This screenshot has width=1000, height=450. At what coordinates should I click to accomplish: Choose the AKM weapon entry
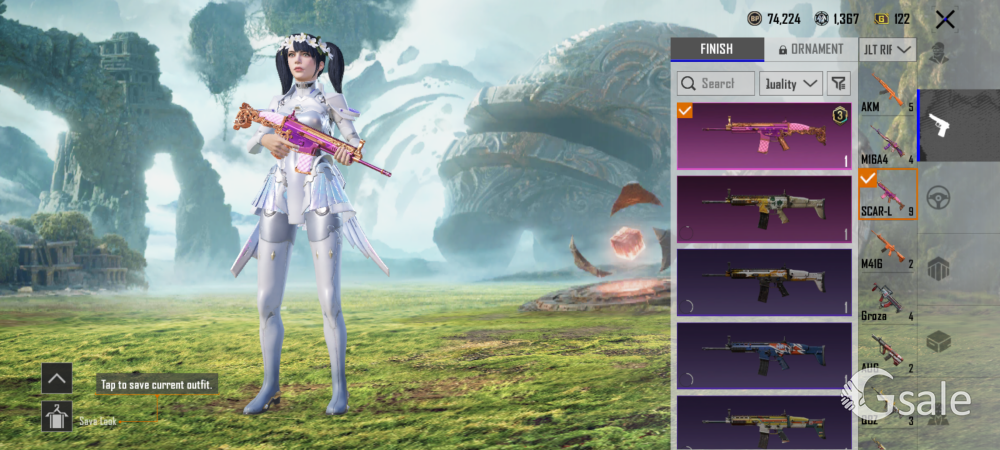tap(887, 93)
